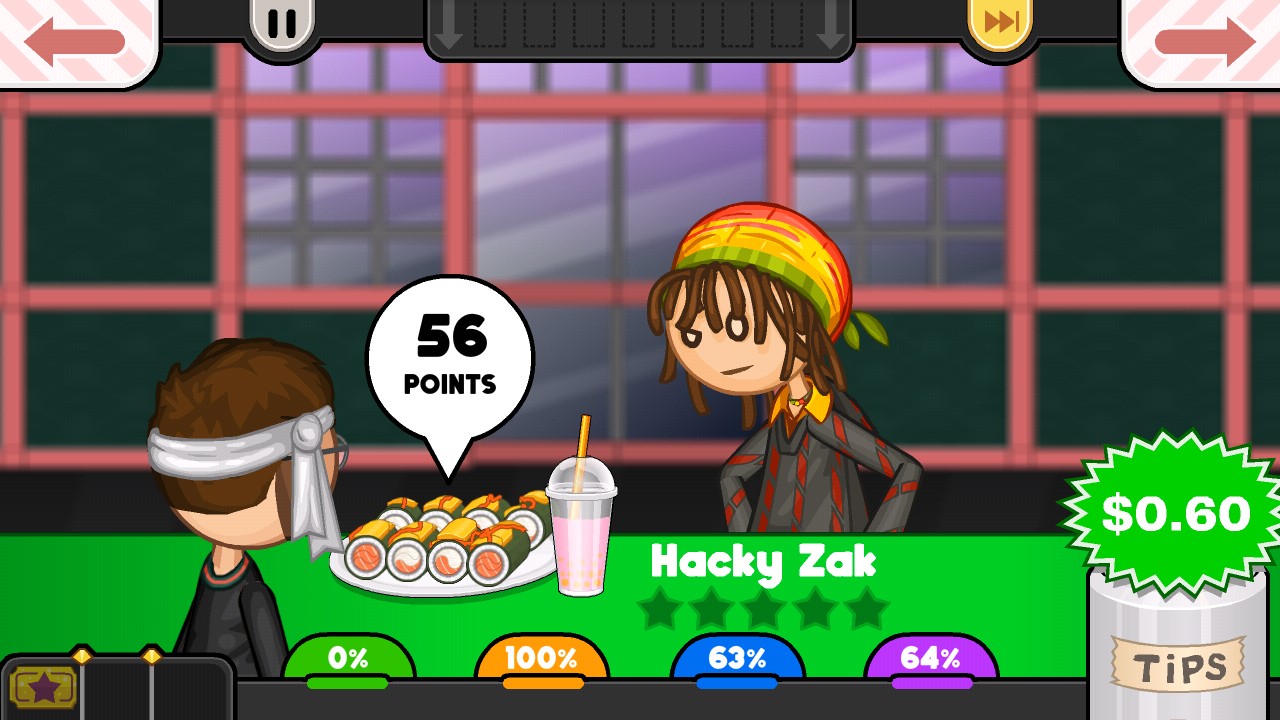Pause the game
Viewport: 1280px width, 720px height.
click(282, 23)
